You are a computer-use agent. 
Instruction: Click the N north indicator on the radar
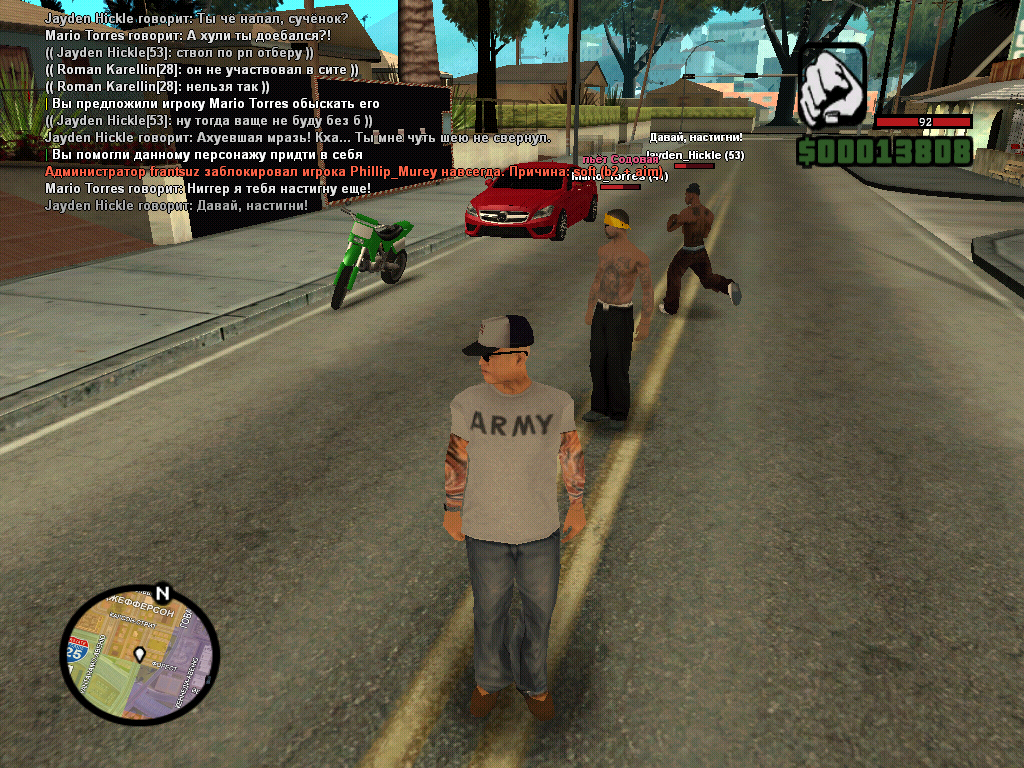(163, 592)
